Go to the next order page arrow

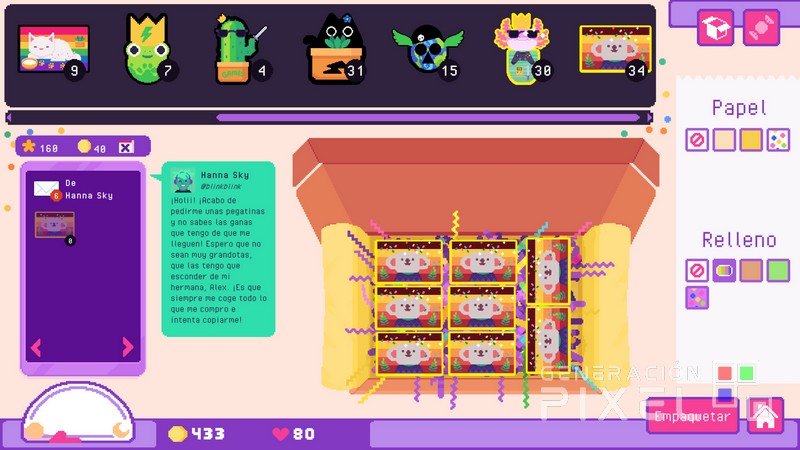coord(128,347)
